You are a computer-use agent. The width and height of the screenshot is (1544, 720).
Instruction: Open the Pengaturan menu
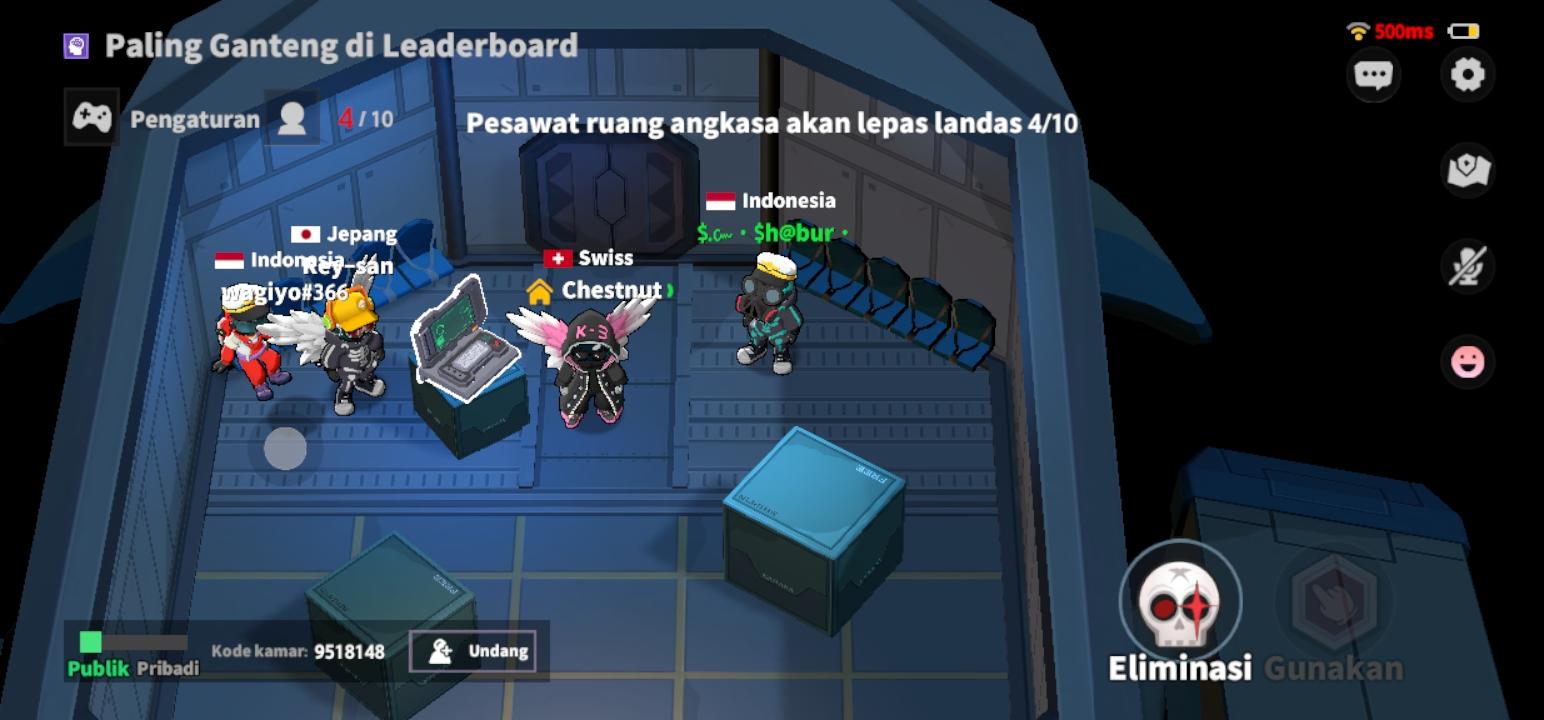194,119
